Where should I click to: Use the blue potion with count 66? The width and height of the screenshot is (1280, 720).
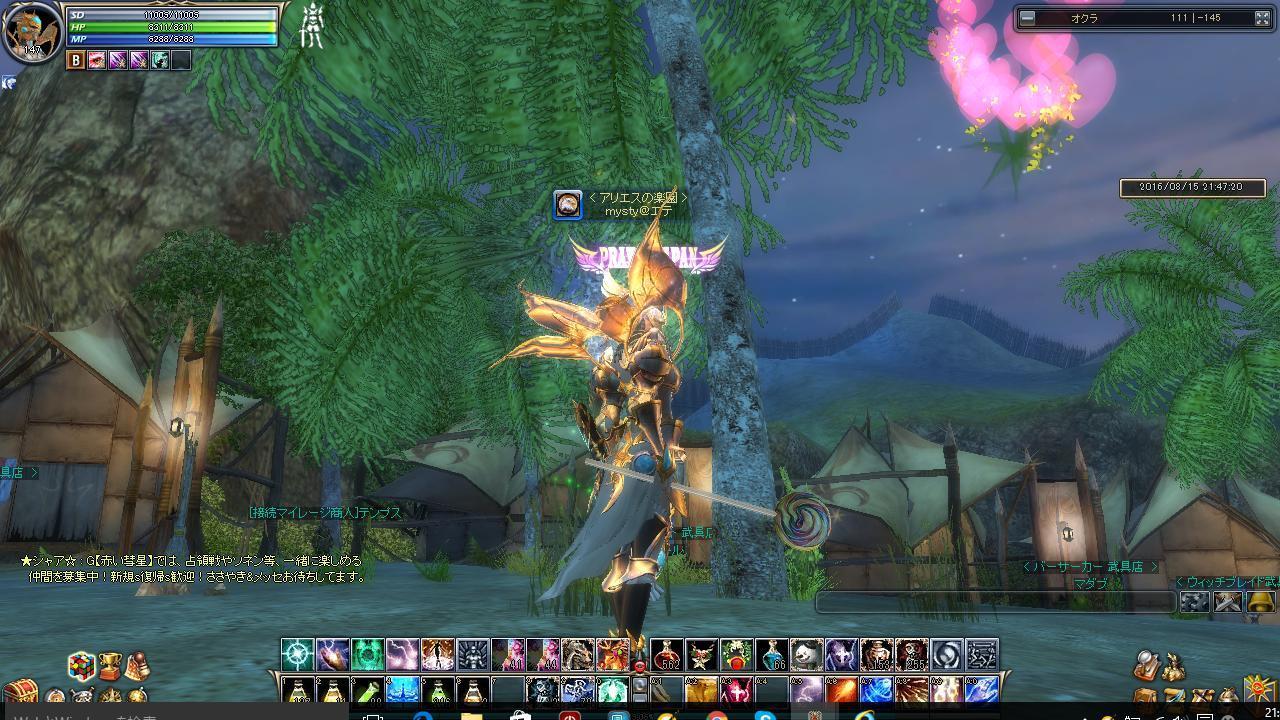[771, 655]
